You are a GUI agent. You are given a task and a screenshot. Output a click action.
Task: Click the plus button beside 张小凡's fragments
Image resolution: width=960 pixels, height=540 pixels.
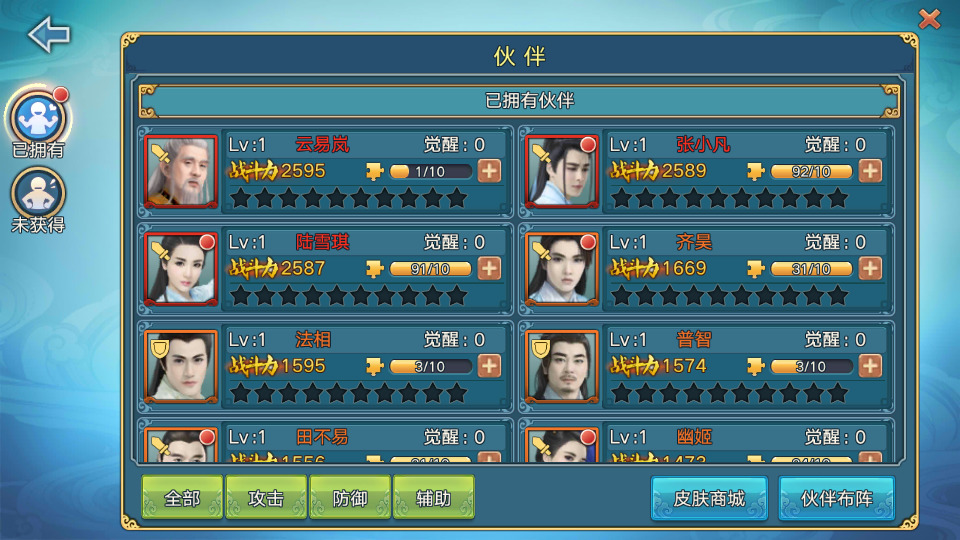870,171
